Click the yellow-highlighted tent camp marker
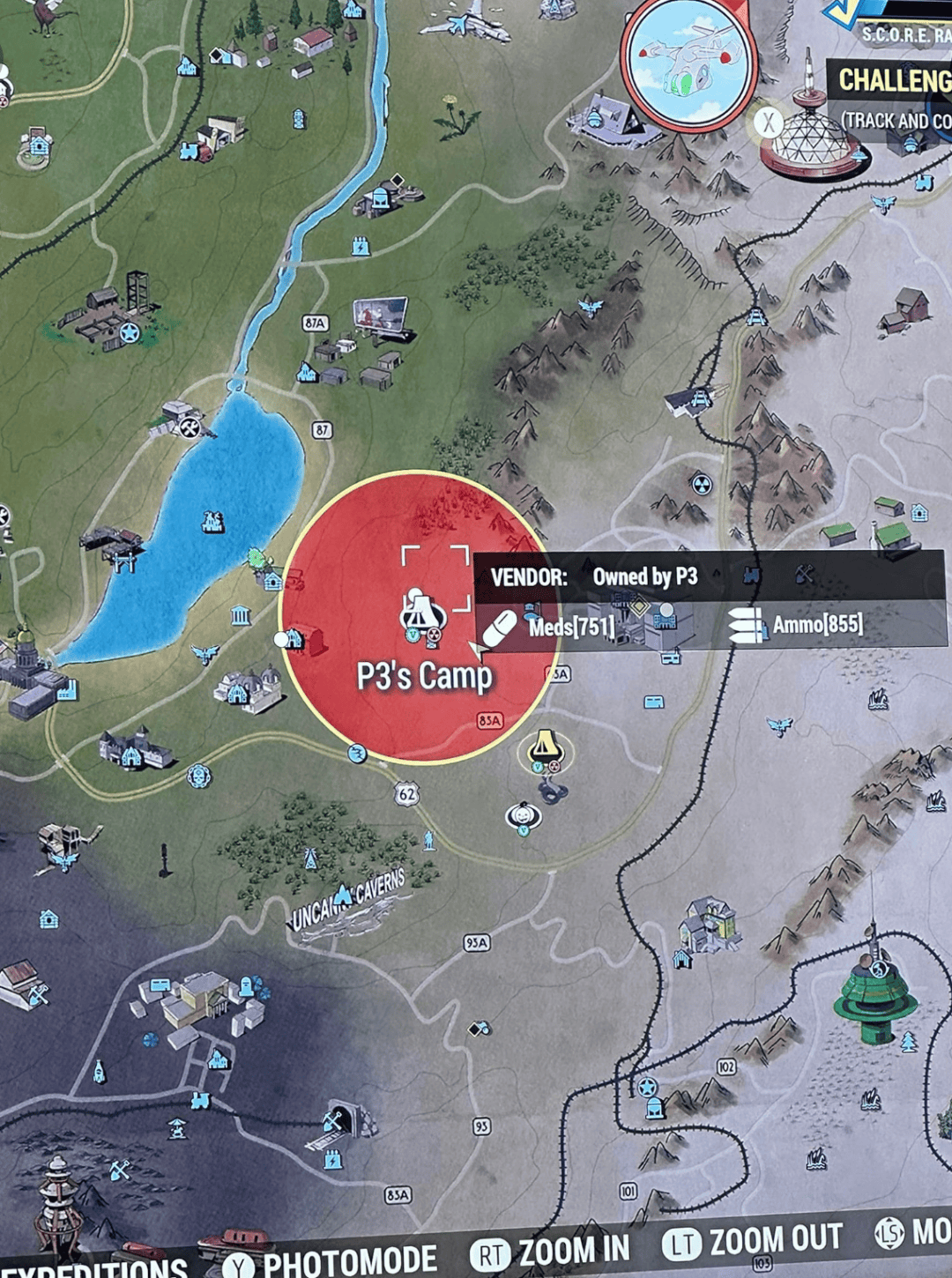 [546, 751]
